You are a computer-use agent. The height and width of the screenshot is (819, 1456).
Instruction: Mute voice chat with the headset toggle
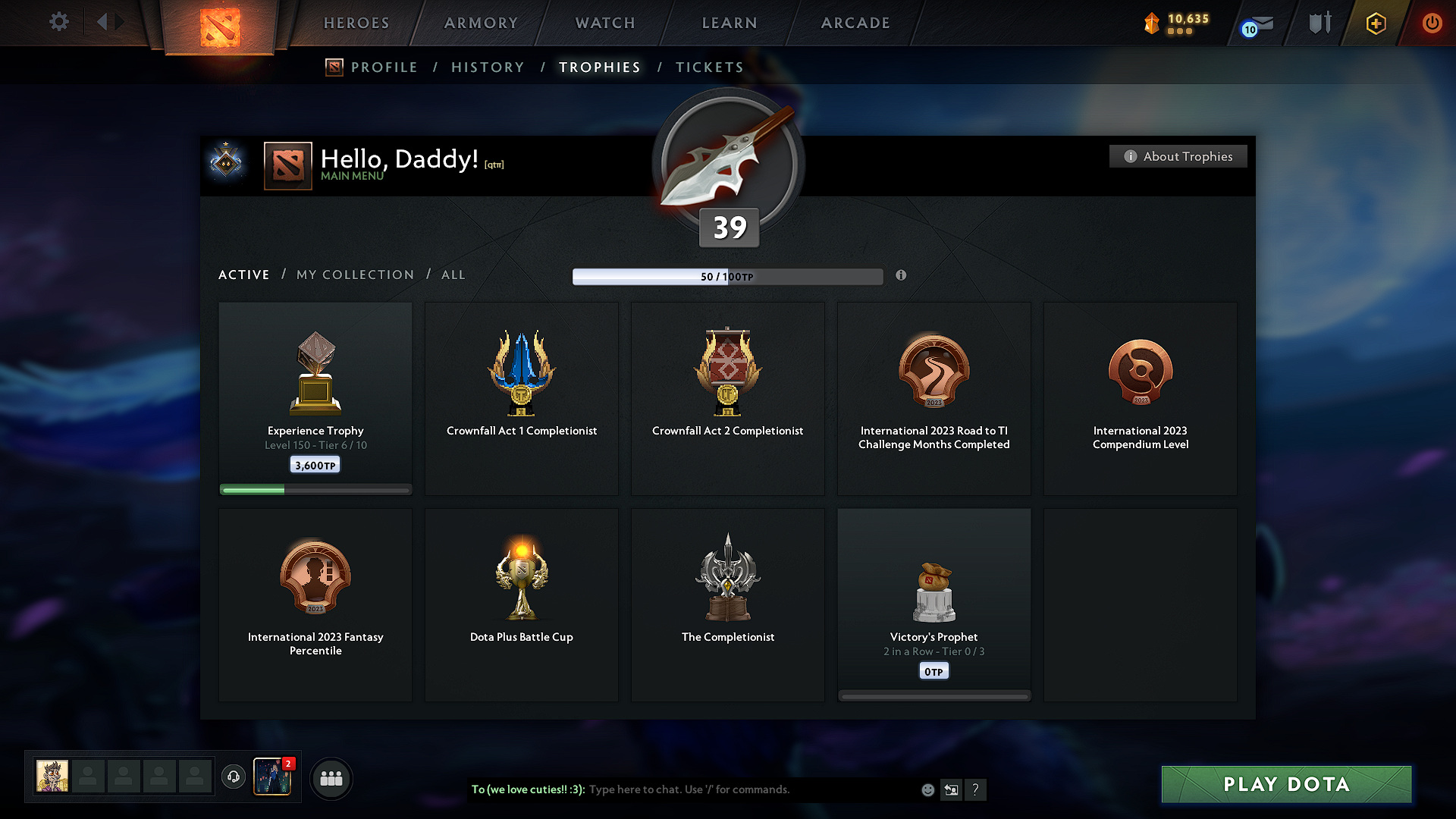click(234, 777)
